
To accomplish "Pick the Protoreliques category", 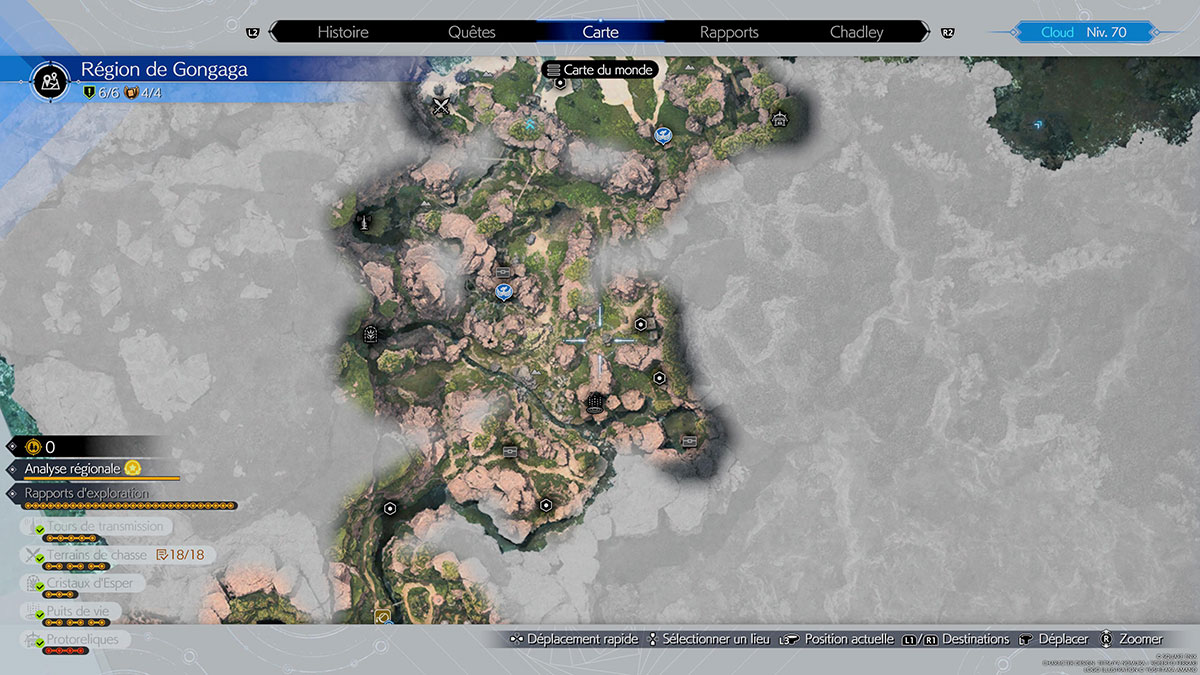I will tap(82, 639).
